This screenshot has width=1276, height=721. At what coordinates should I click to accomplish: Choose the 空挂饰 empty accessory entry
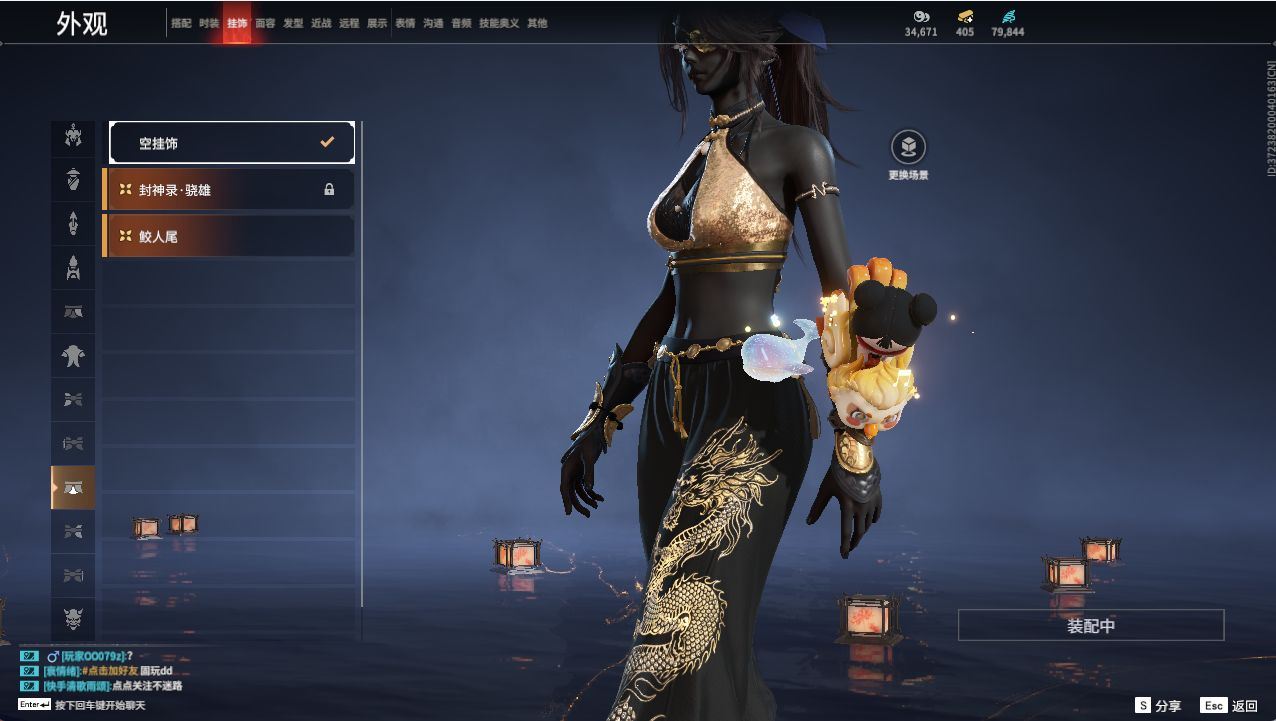(232, 143)
